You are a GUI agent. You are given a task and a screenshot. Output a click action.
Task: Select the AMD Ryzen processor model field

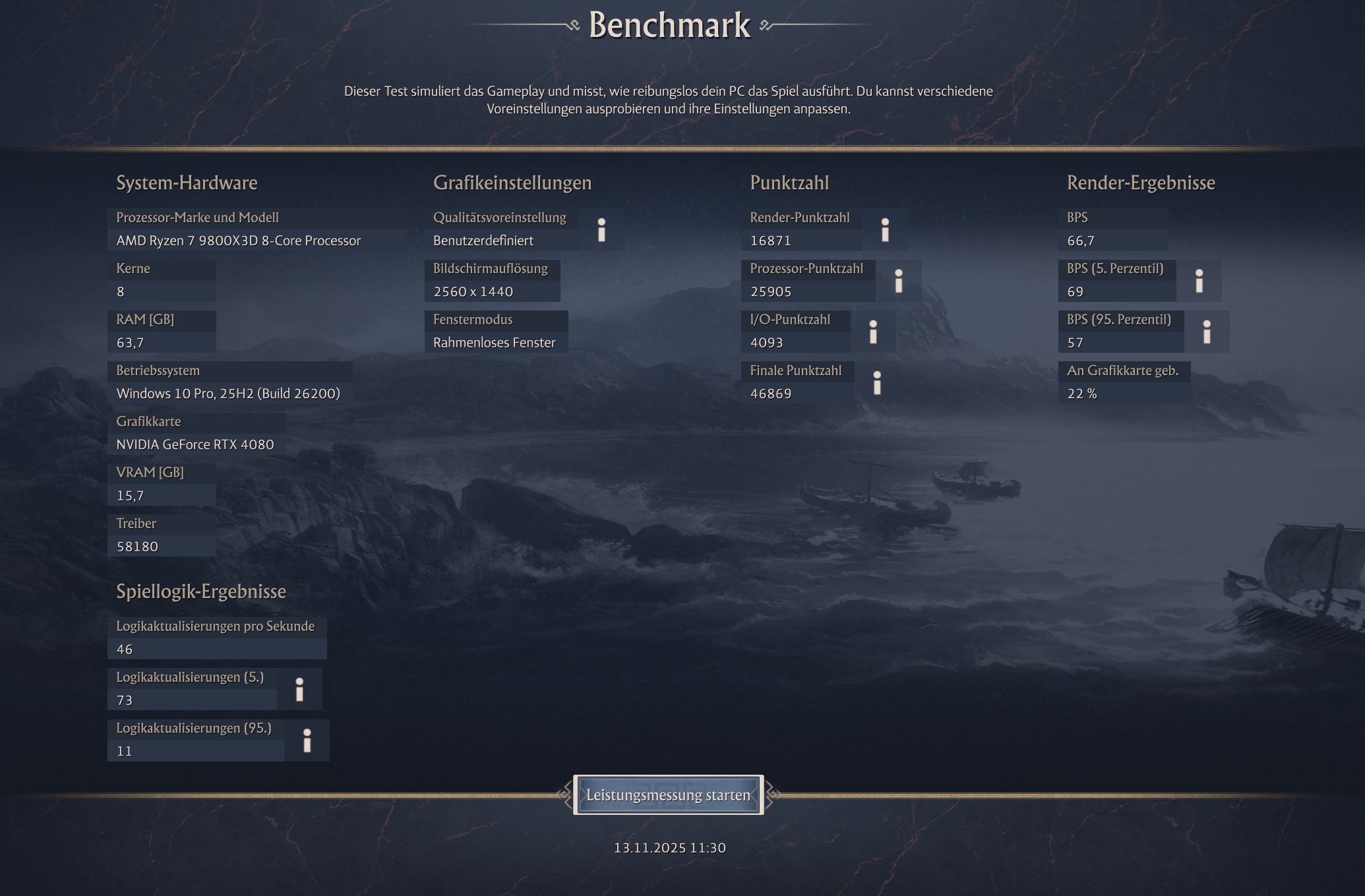(238, 241)
